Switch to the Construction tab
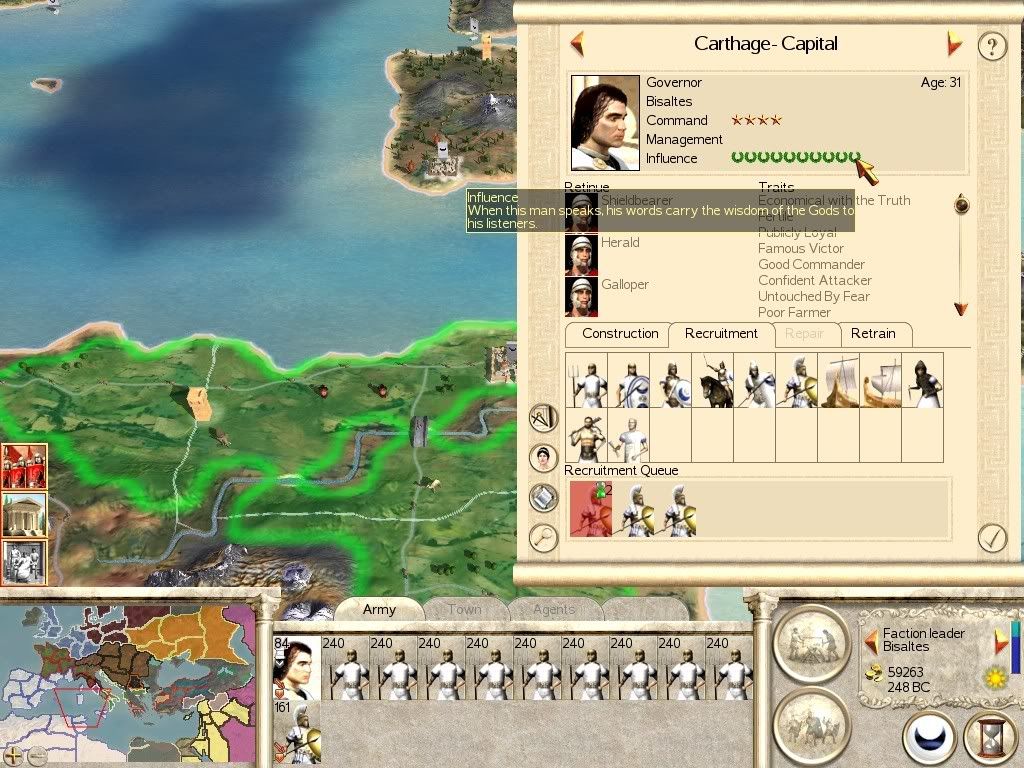Screen dimensions: 1024x768 pos(620,334)
